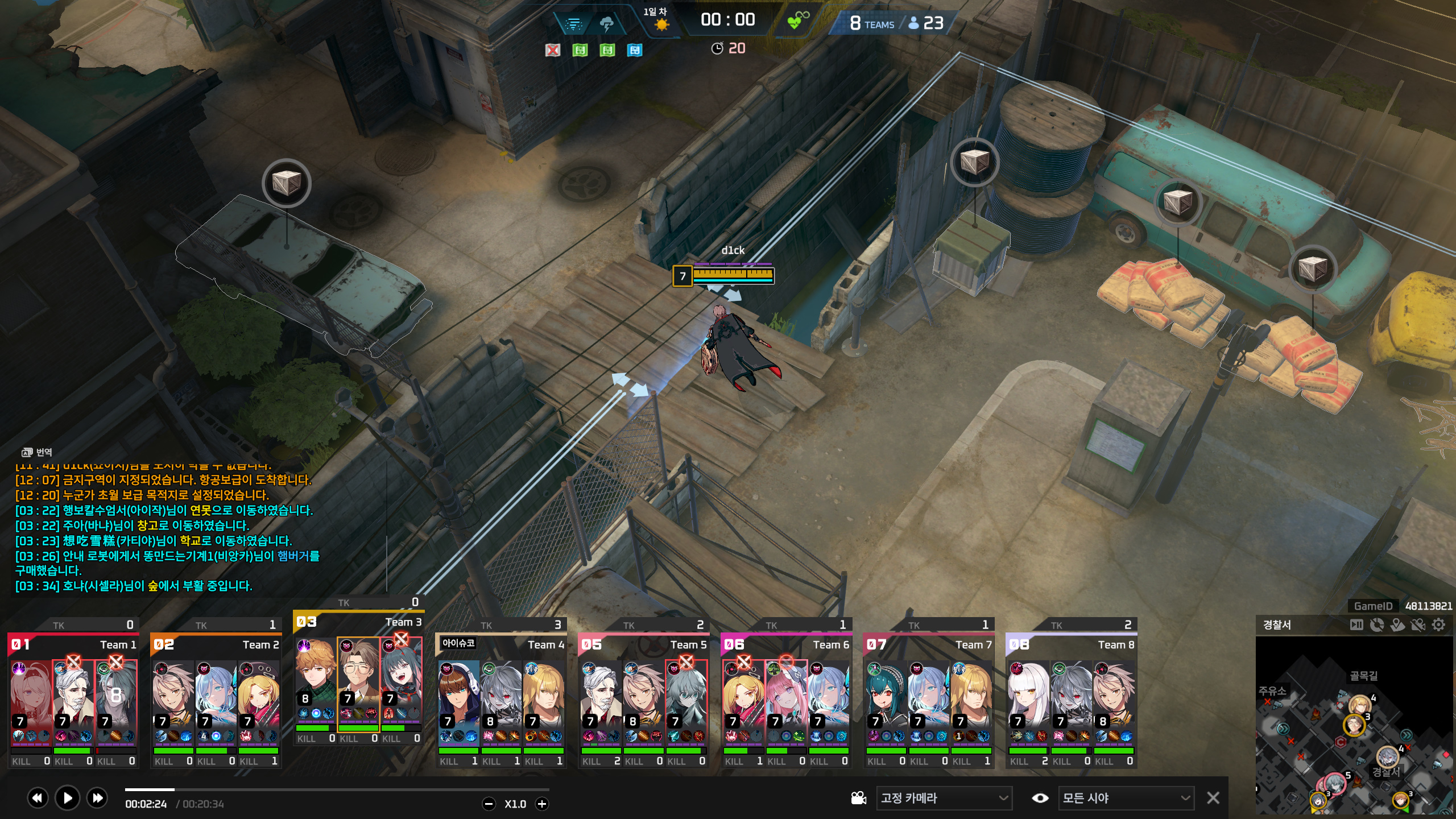Click the green heart infinity icon
This screenshot has width=1456, height=819.
[797, 20]
